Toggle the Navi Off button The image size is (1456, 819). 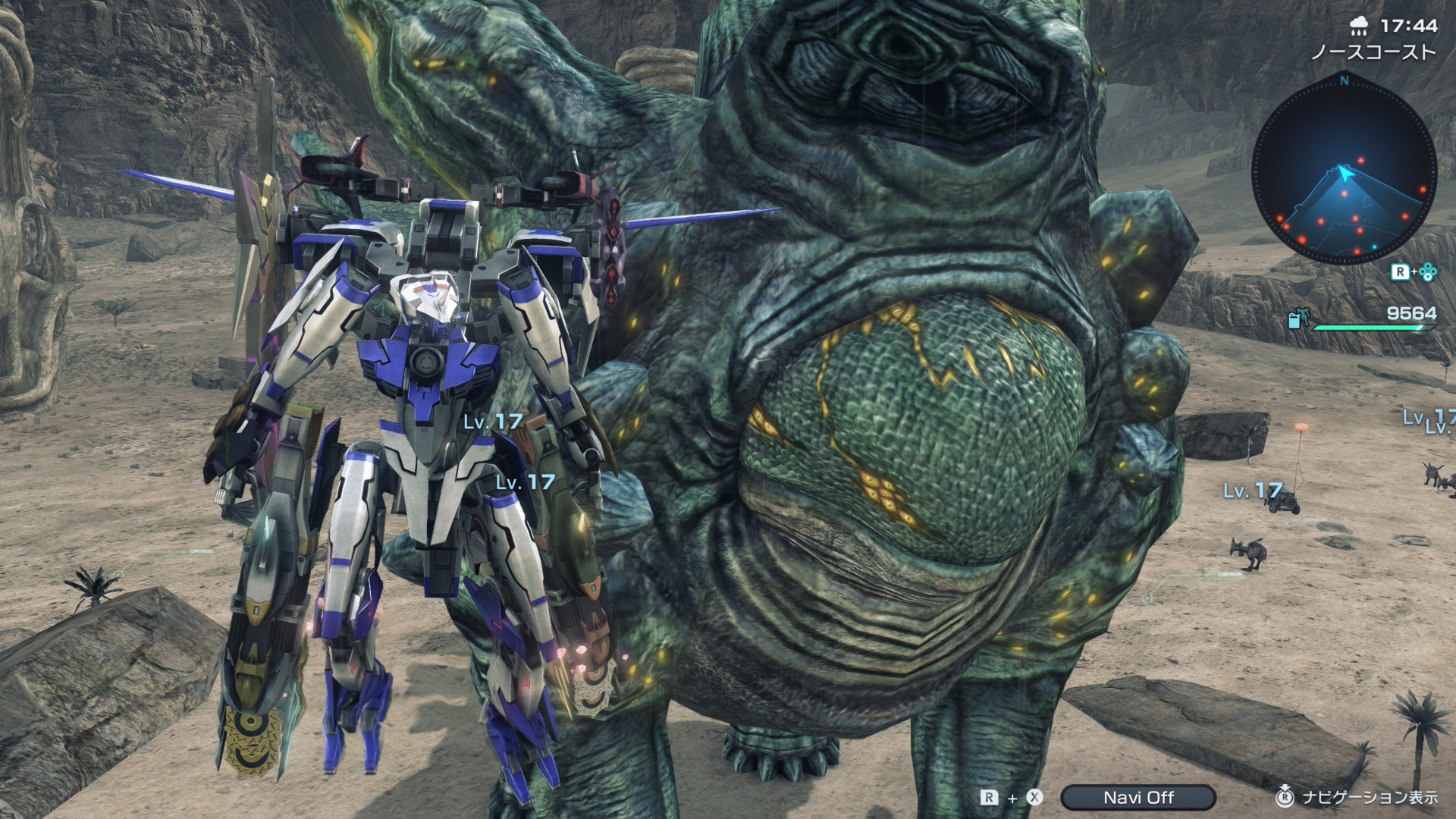tap(1137, 797)
